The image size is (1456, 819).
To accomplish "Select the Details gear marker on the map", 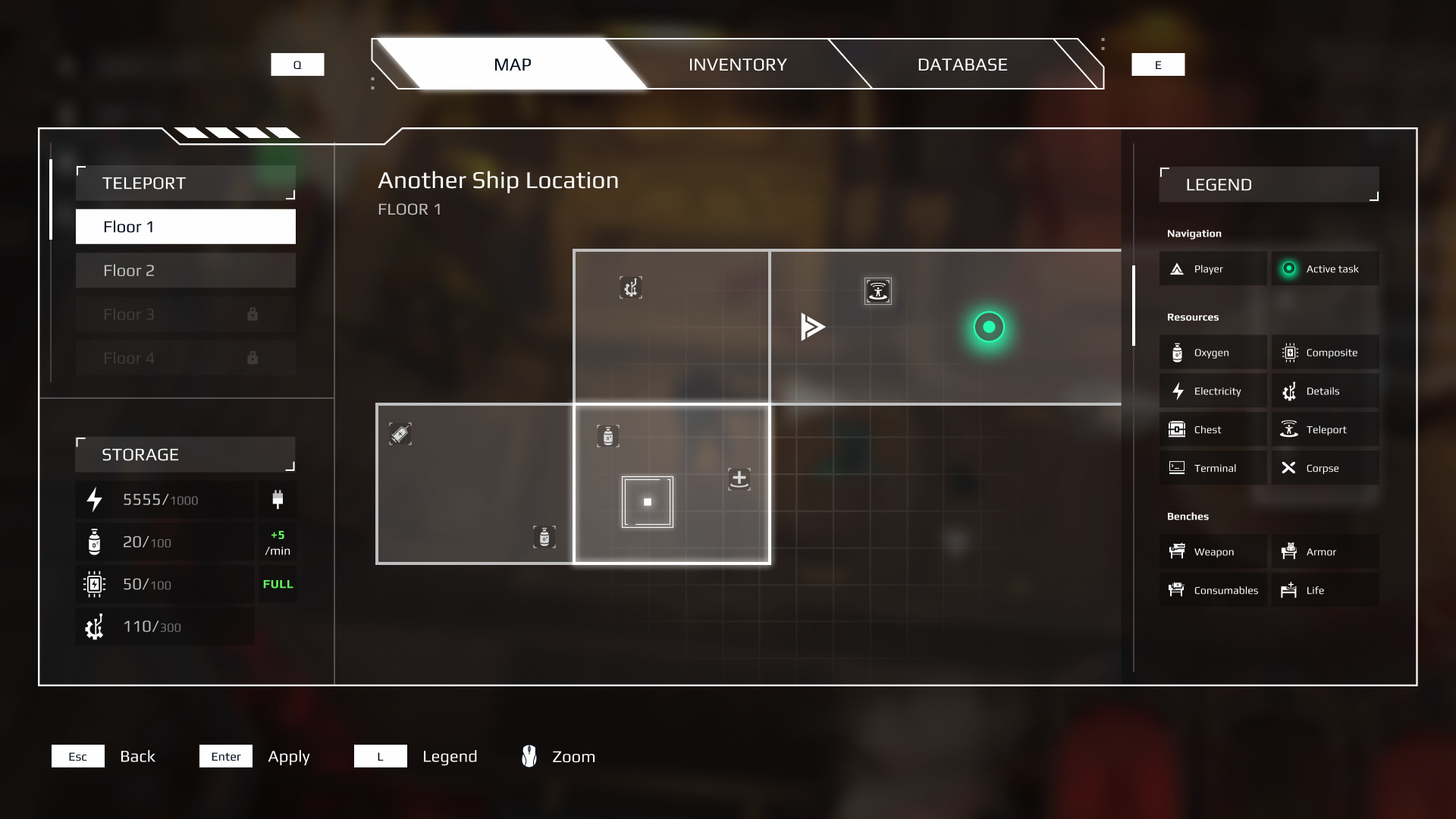I will coord(630,288).
